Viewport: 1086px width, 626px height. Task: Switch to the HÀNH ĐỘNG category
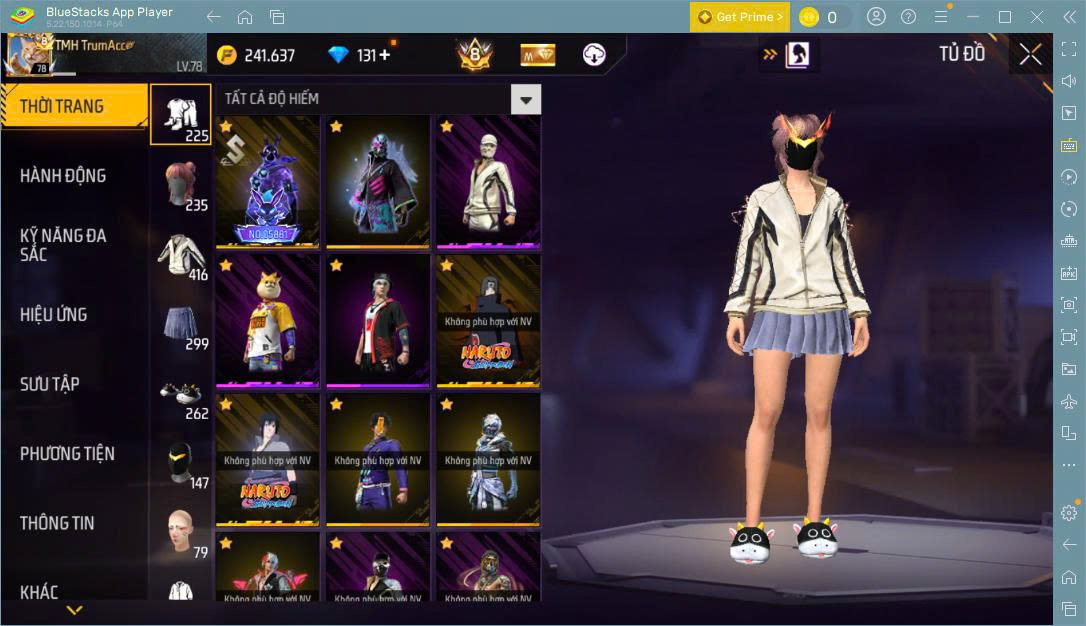[63, 176]
